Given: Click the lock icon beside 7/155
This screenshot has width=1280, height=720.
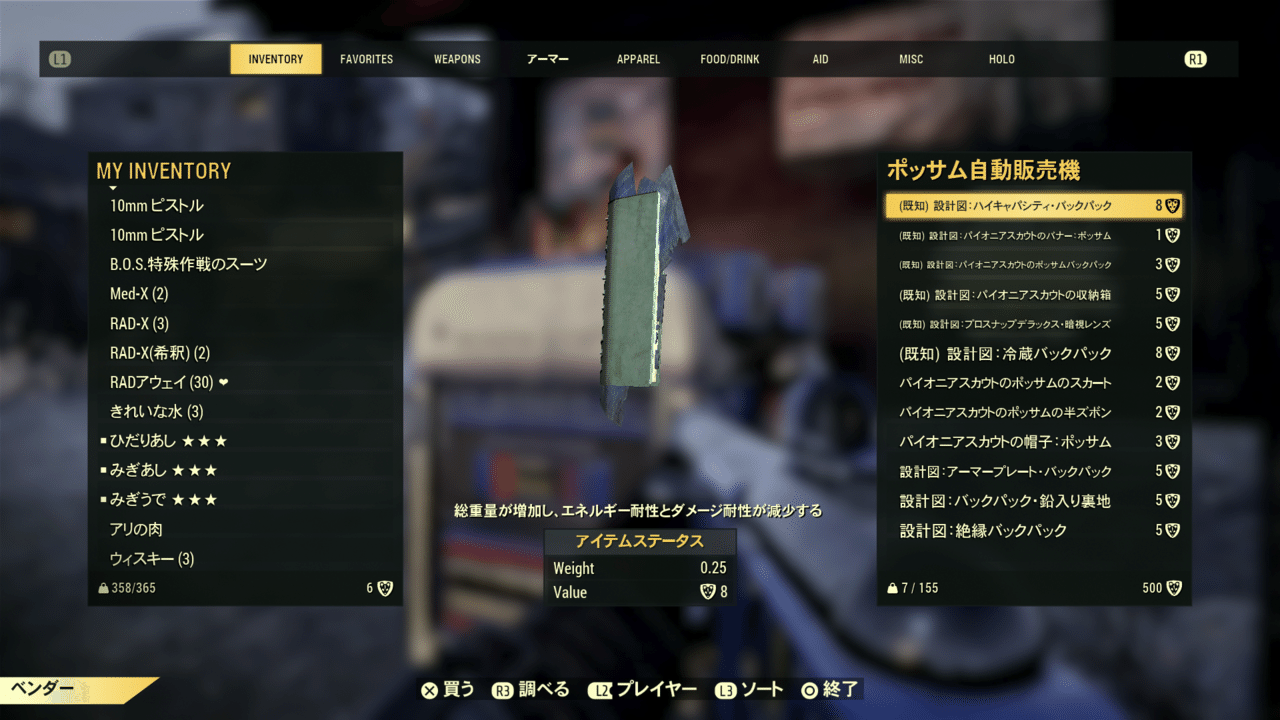Looking at the screenshot, I should tap(893, 588).
